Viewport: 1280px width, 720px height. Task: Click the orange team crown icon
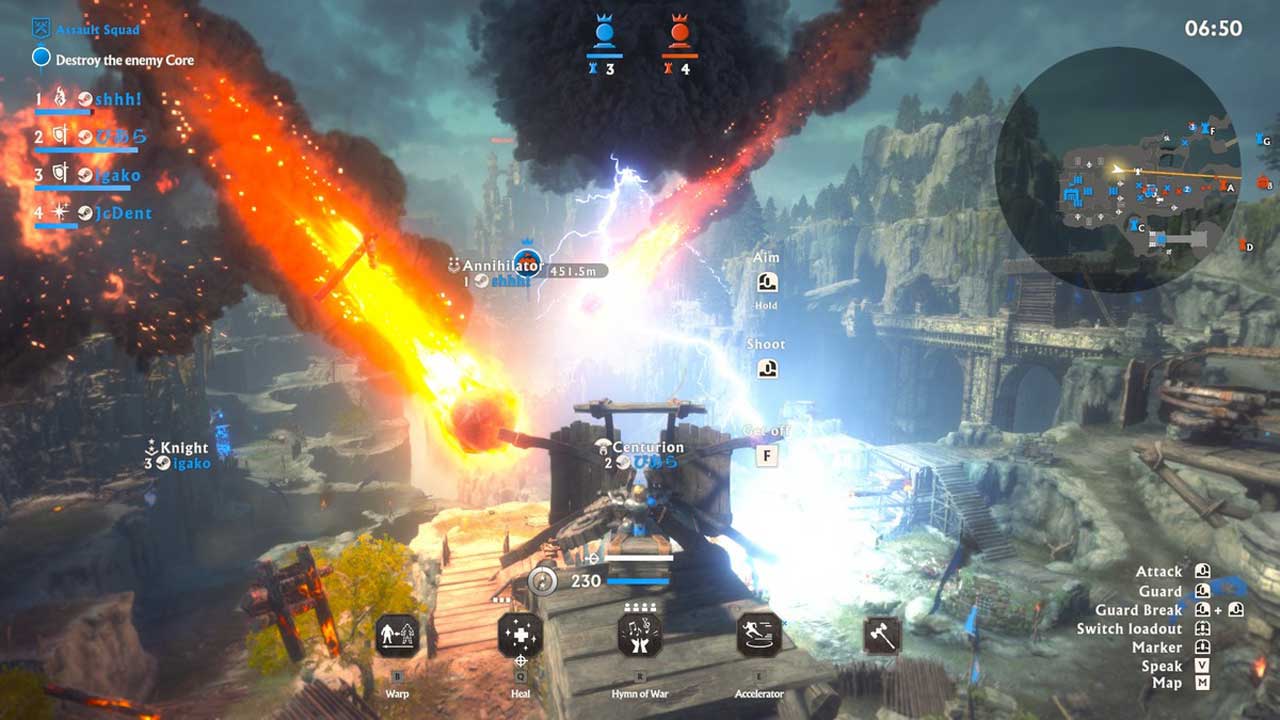click(679, 32)
